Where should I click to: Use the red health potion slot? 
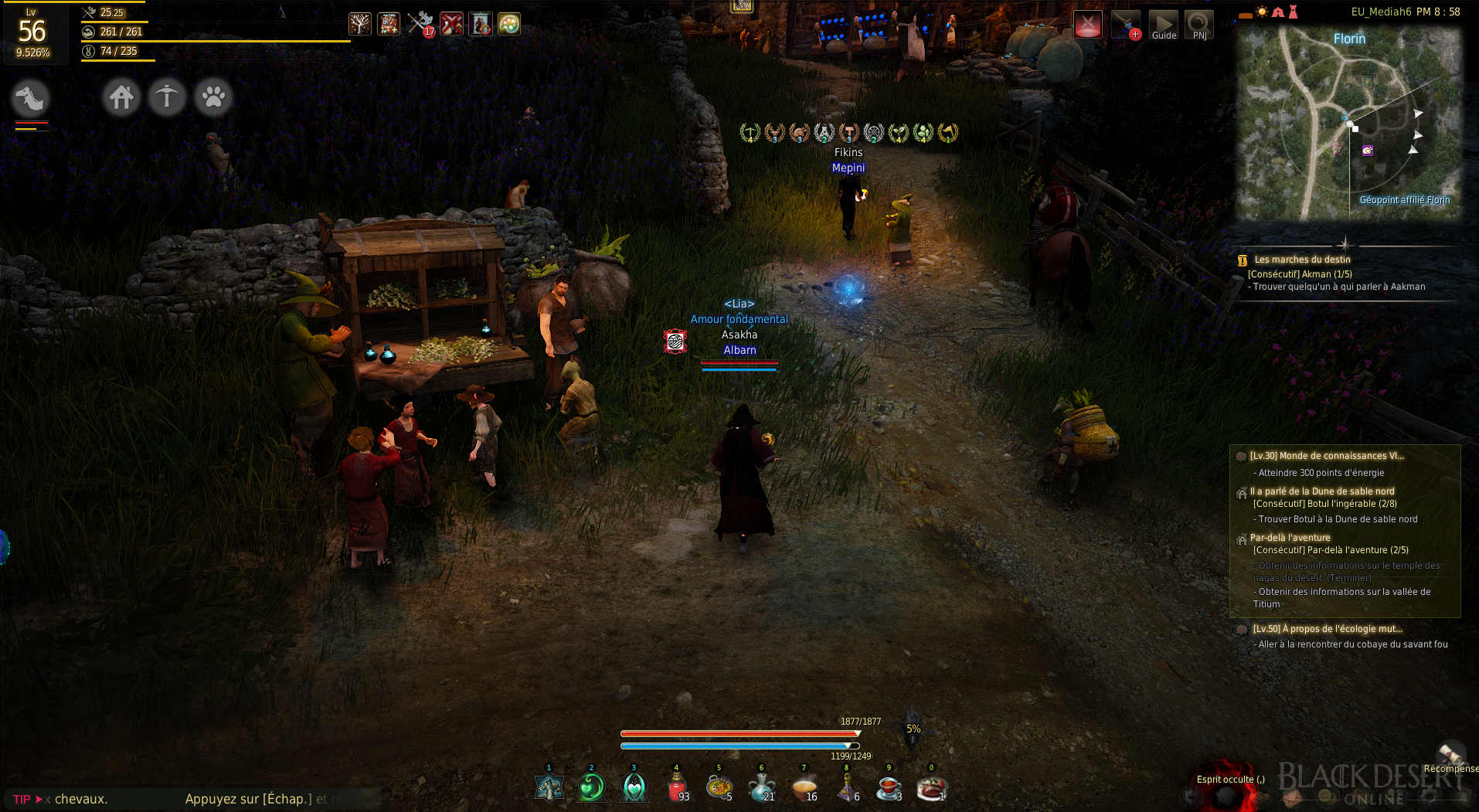click(x=677, y=787)
